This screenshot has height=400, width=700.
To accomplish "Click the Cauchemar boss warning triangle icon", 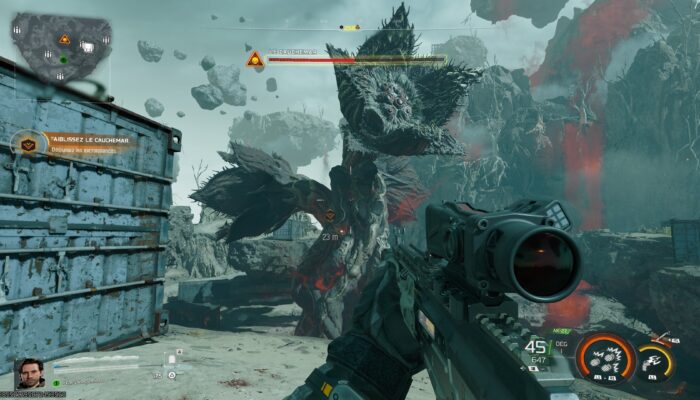I will click(255, 59).
